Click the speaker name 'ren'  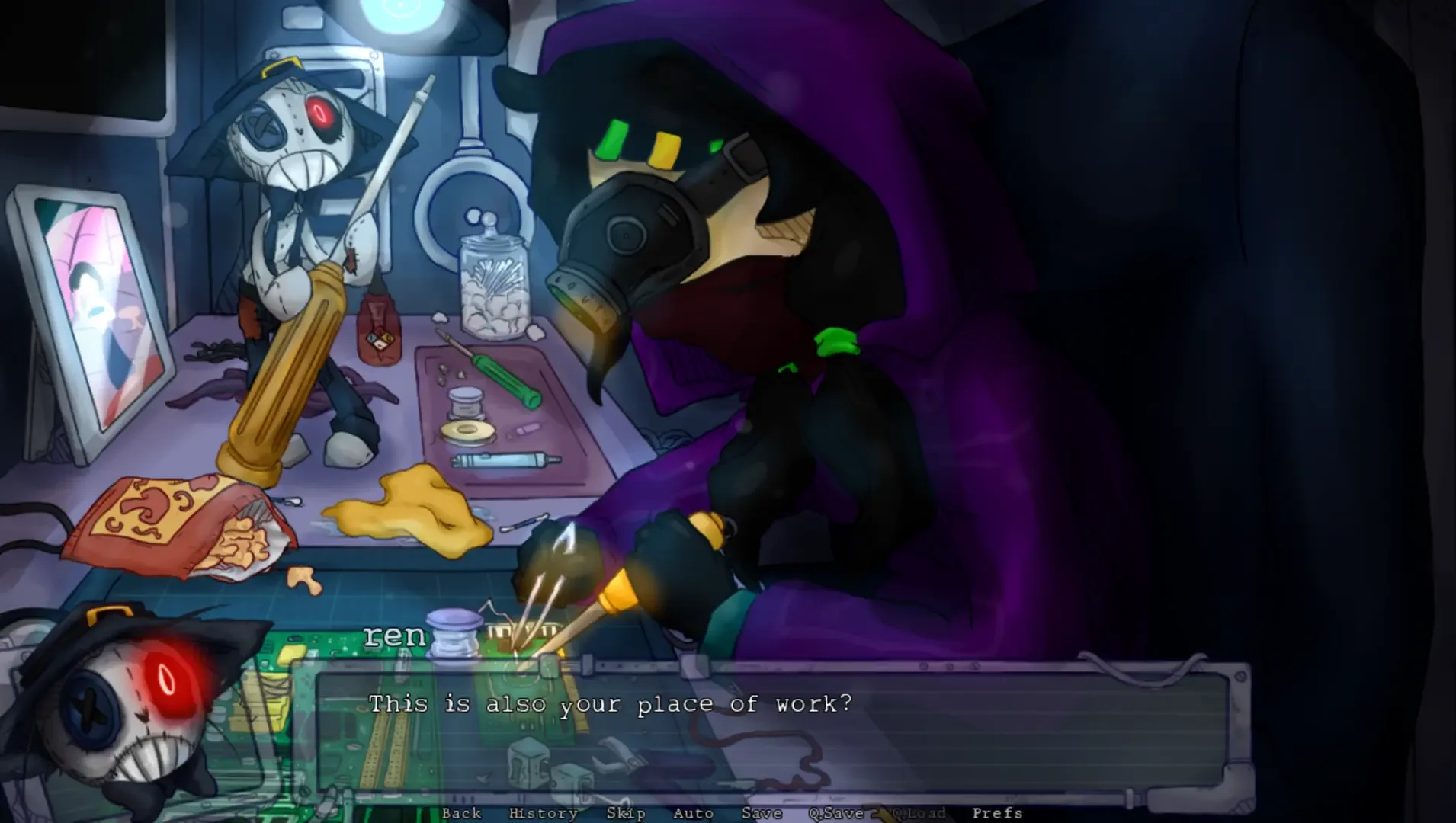396,635
